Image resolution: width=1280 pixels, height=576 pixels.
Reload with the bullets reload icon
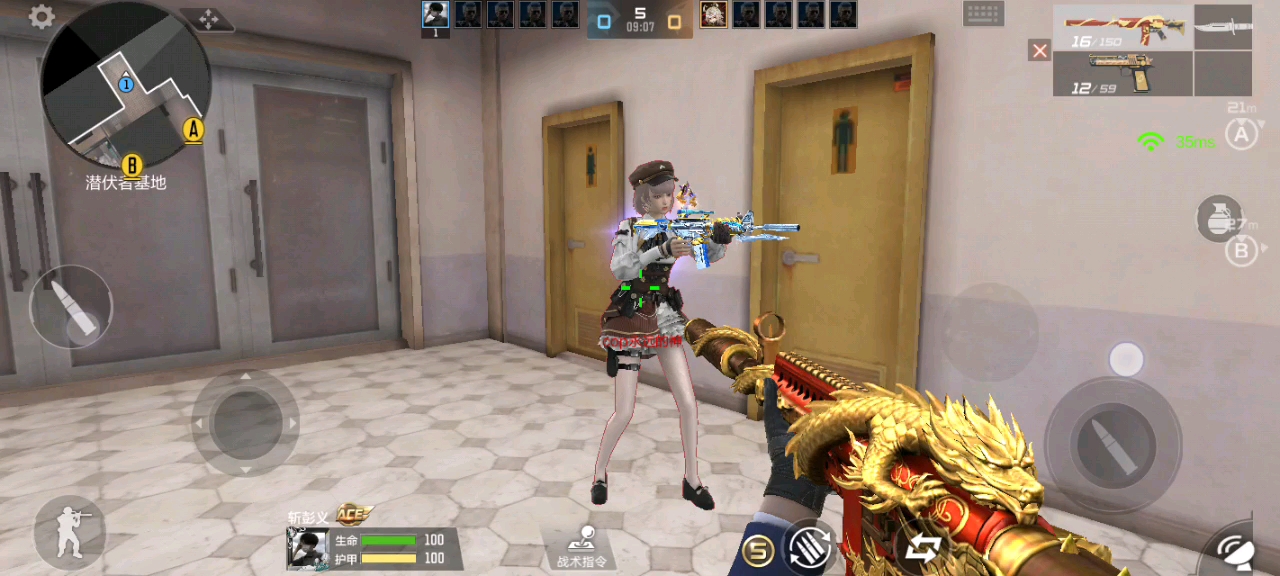808,547
